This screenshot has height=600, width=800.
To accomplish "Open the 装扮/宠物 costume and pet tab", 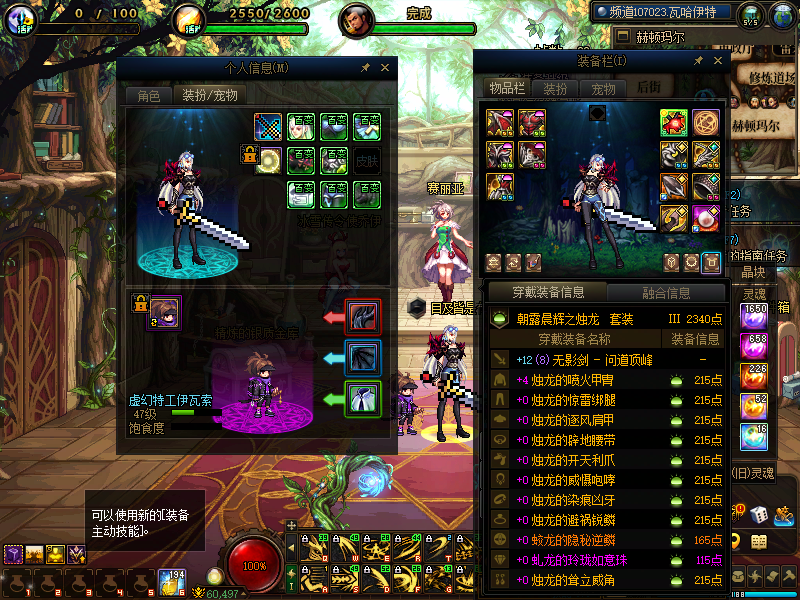I will pos(208,95).
